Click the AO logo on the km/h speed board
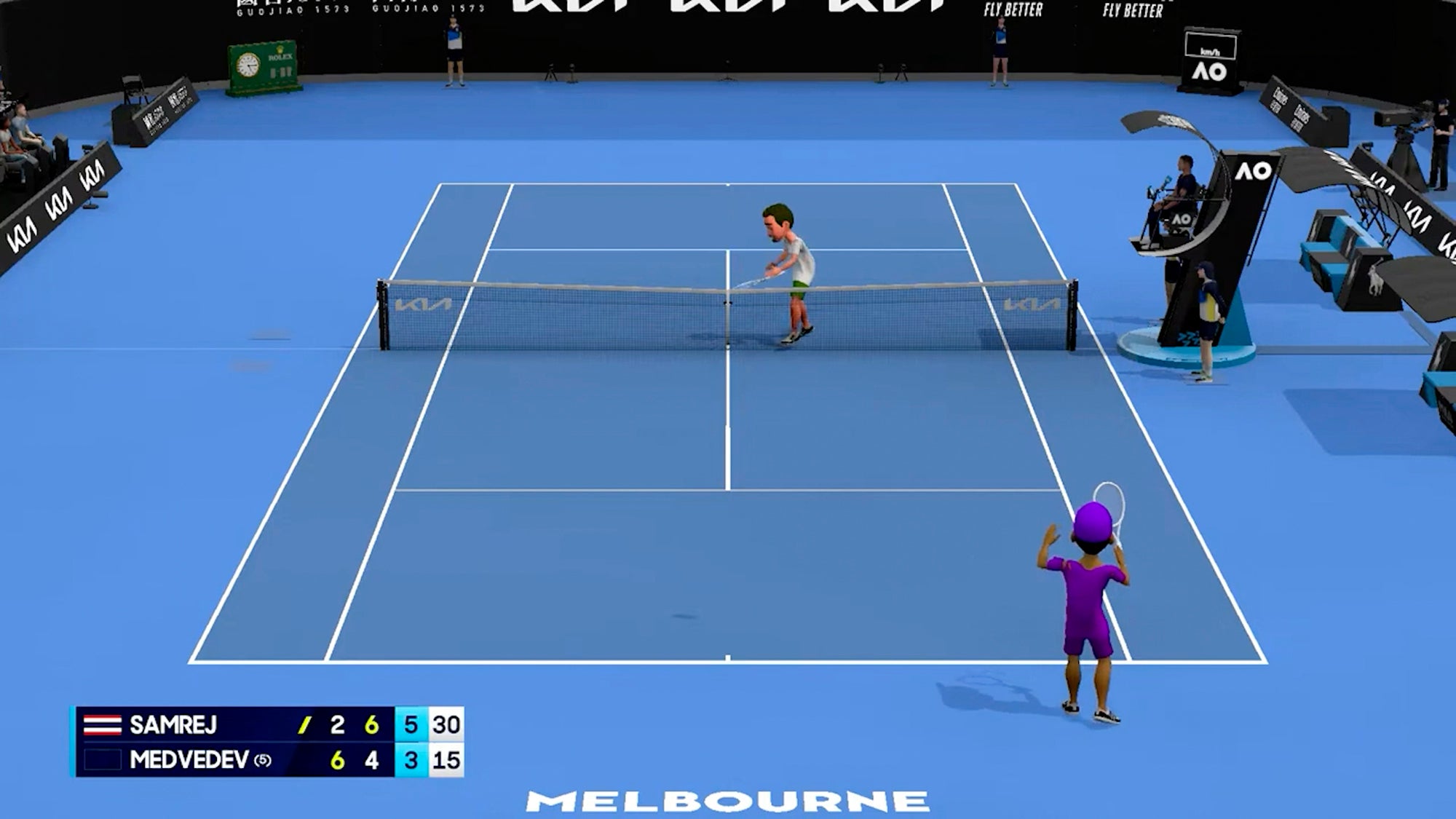The height and width of the screenshot is (819, 1456). pyautogui.click(x=1210, y=73)
